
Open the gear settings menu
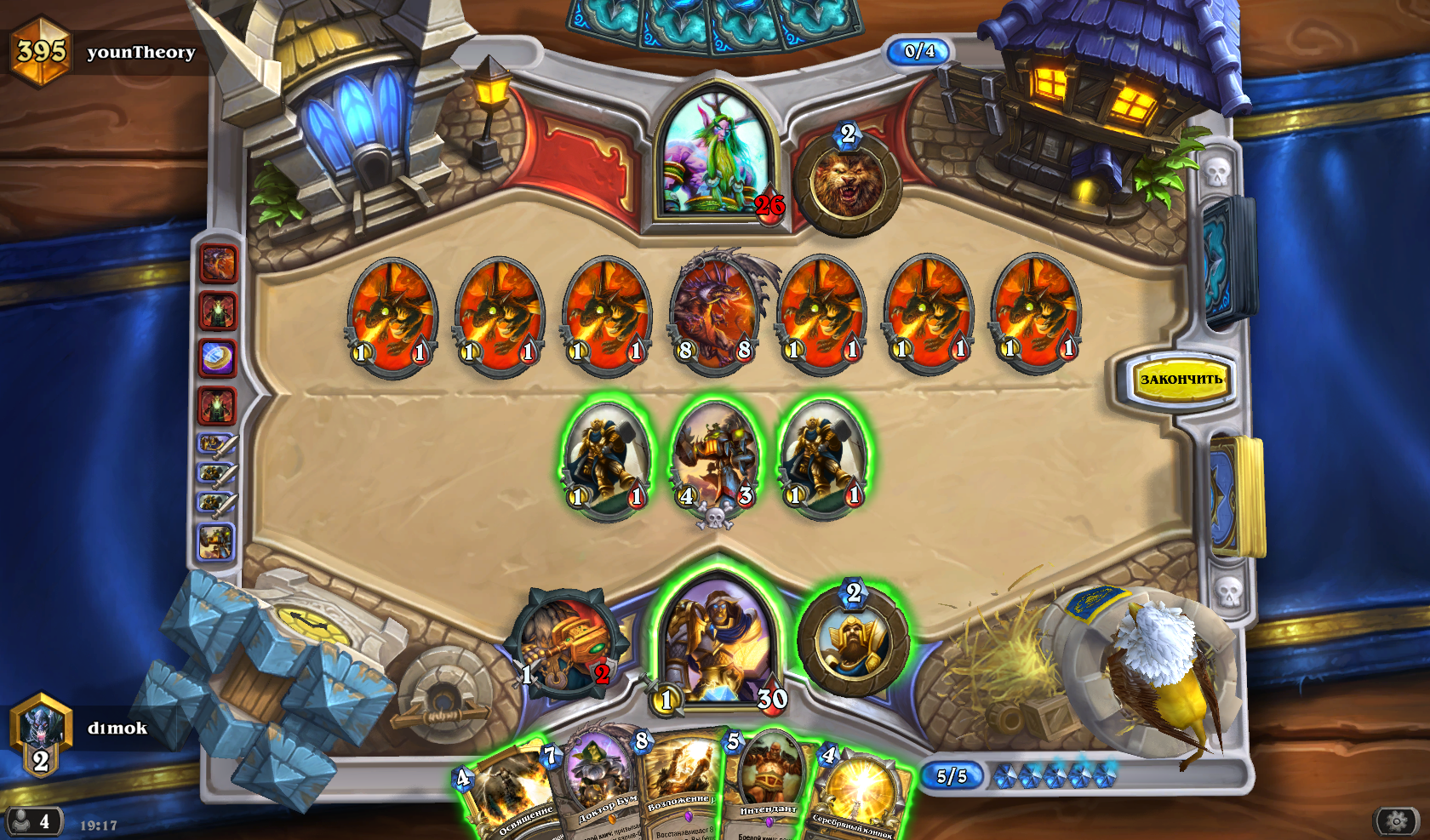coord(1396,820)
